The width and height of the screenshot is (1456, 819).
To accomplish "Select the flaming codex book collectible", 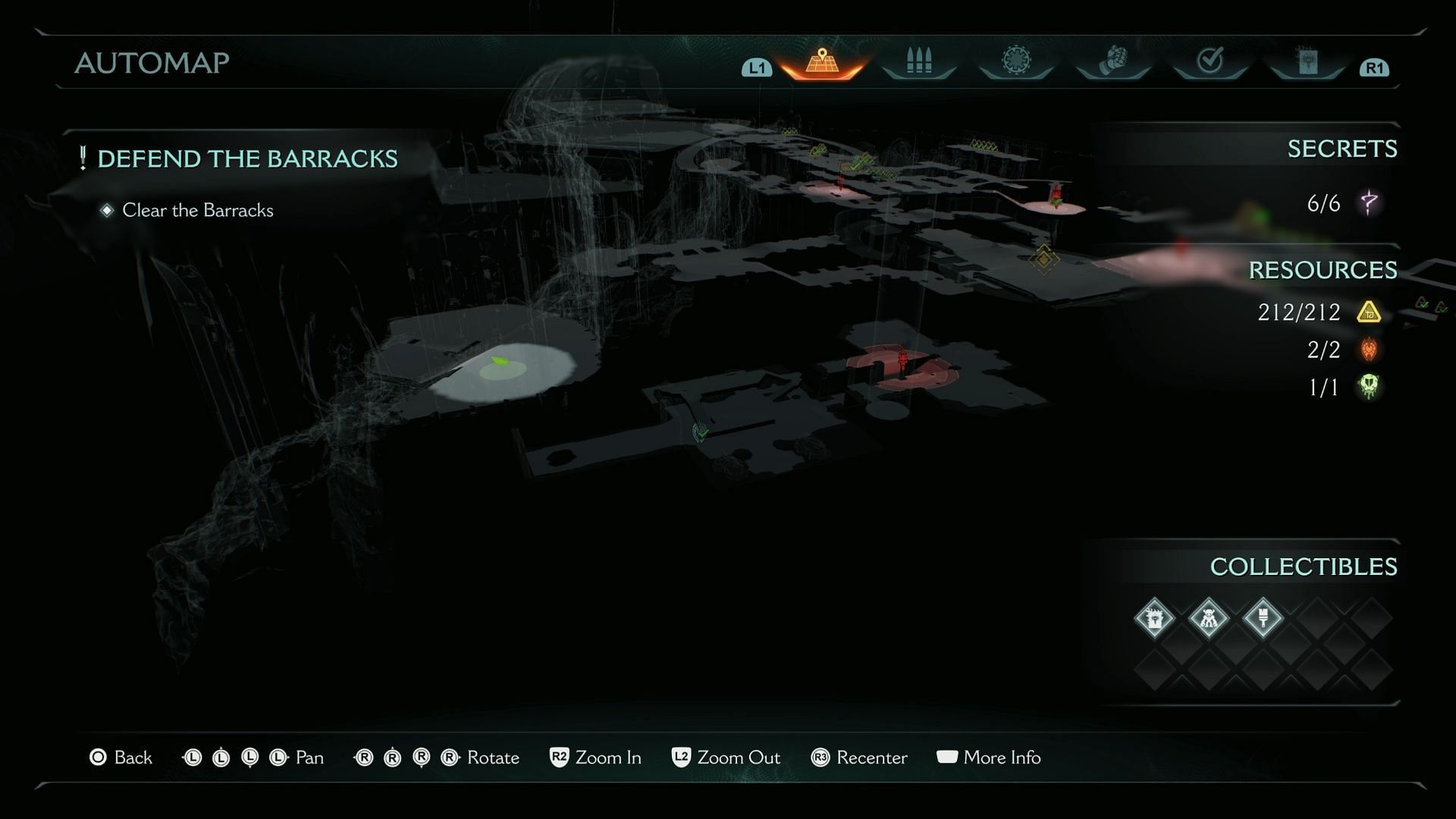I will [x=1154, y=618].
